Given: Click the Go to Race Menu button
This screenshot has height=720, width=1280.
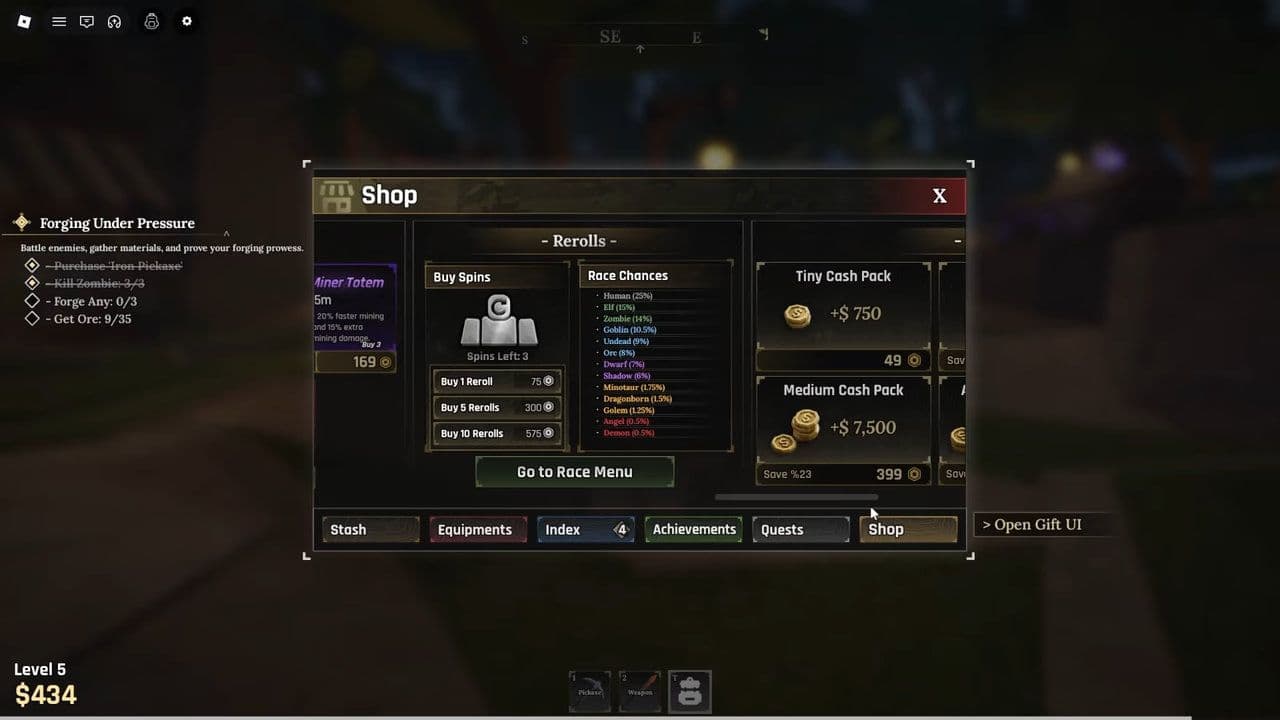Looking at the screenshot, I should point(574,471).
